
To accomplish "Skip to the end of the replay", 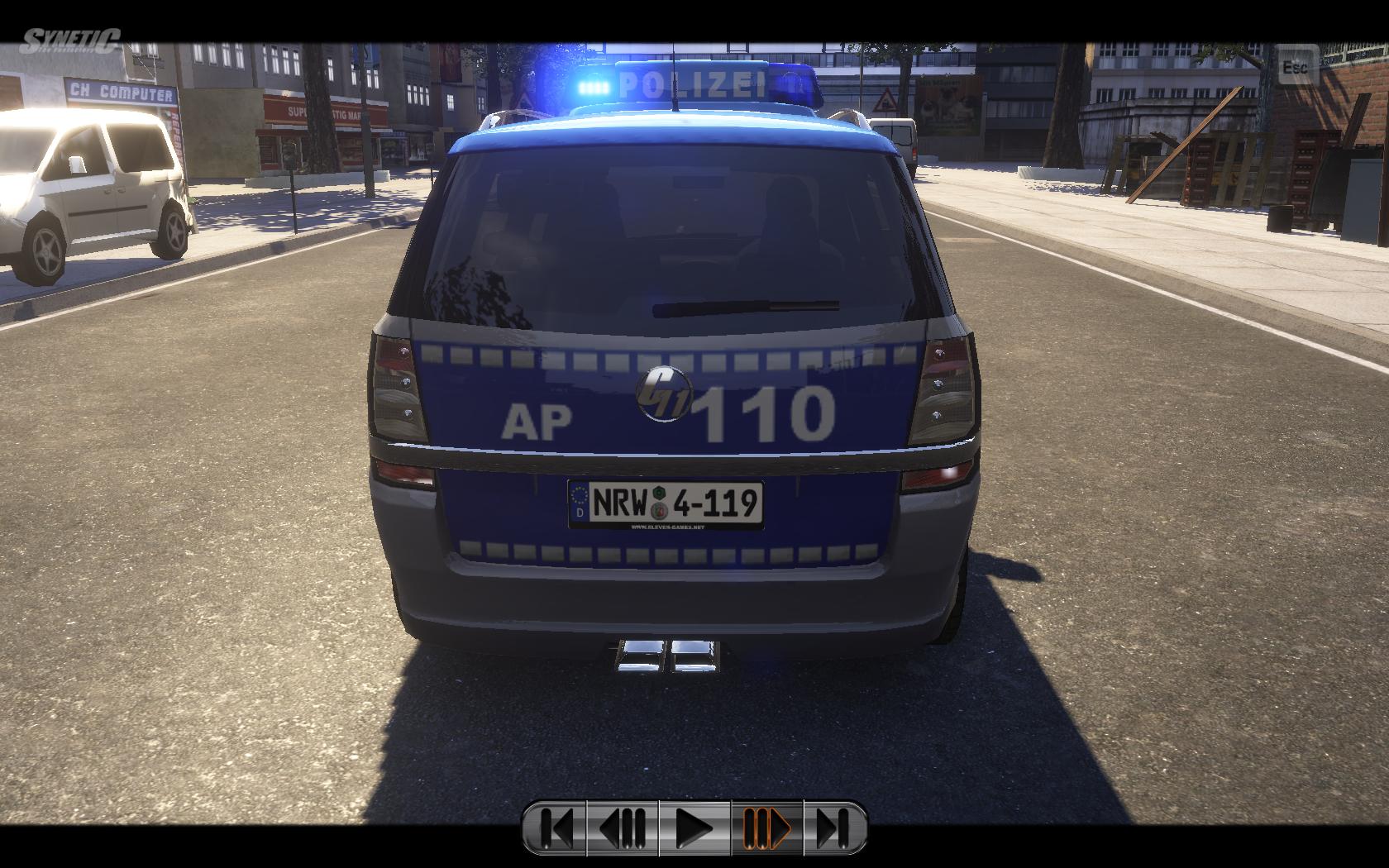I will click(x=833, y=827).
